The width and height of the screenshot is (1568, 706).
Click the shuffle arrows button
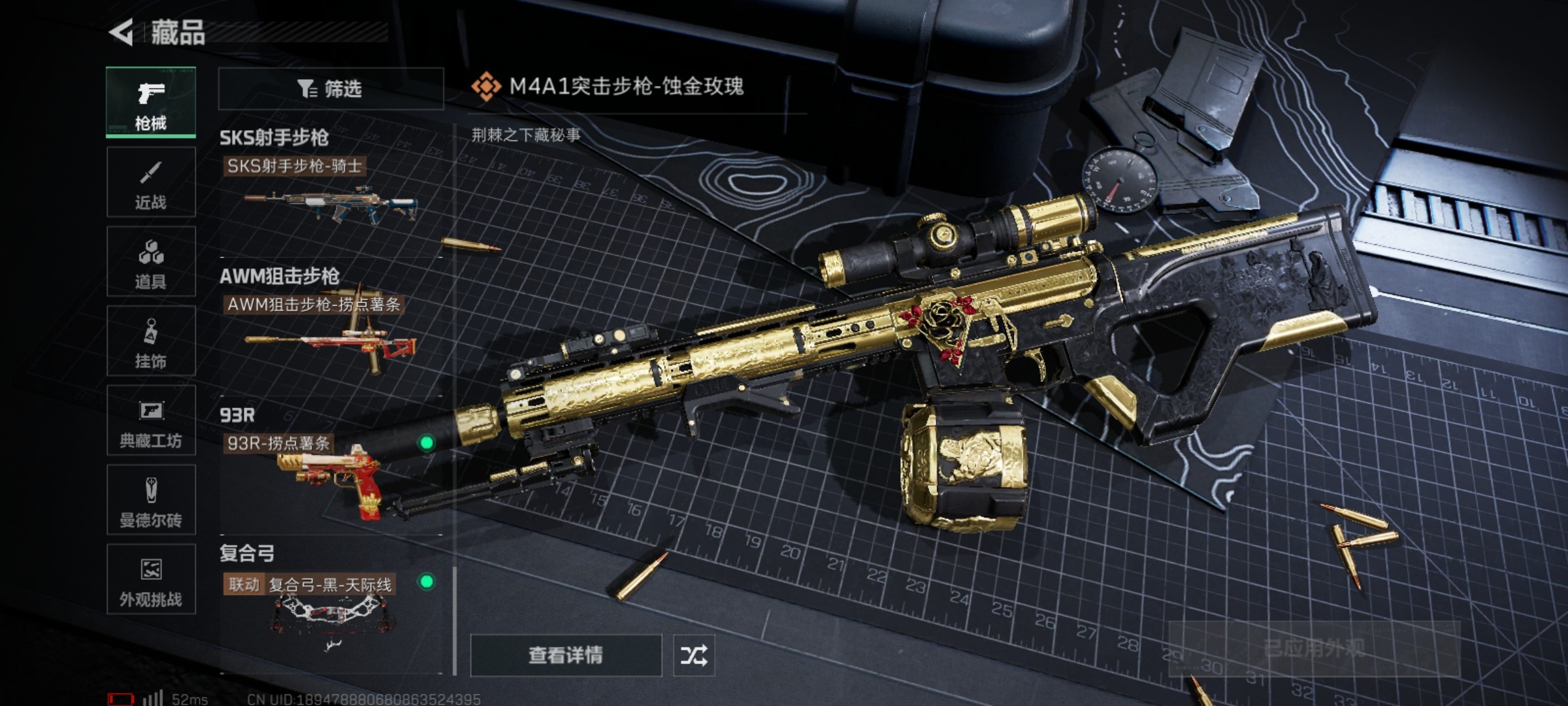tap(694, 655)
